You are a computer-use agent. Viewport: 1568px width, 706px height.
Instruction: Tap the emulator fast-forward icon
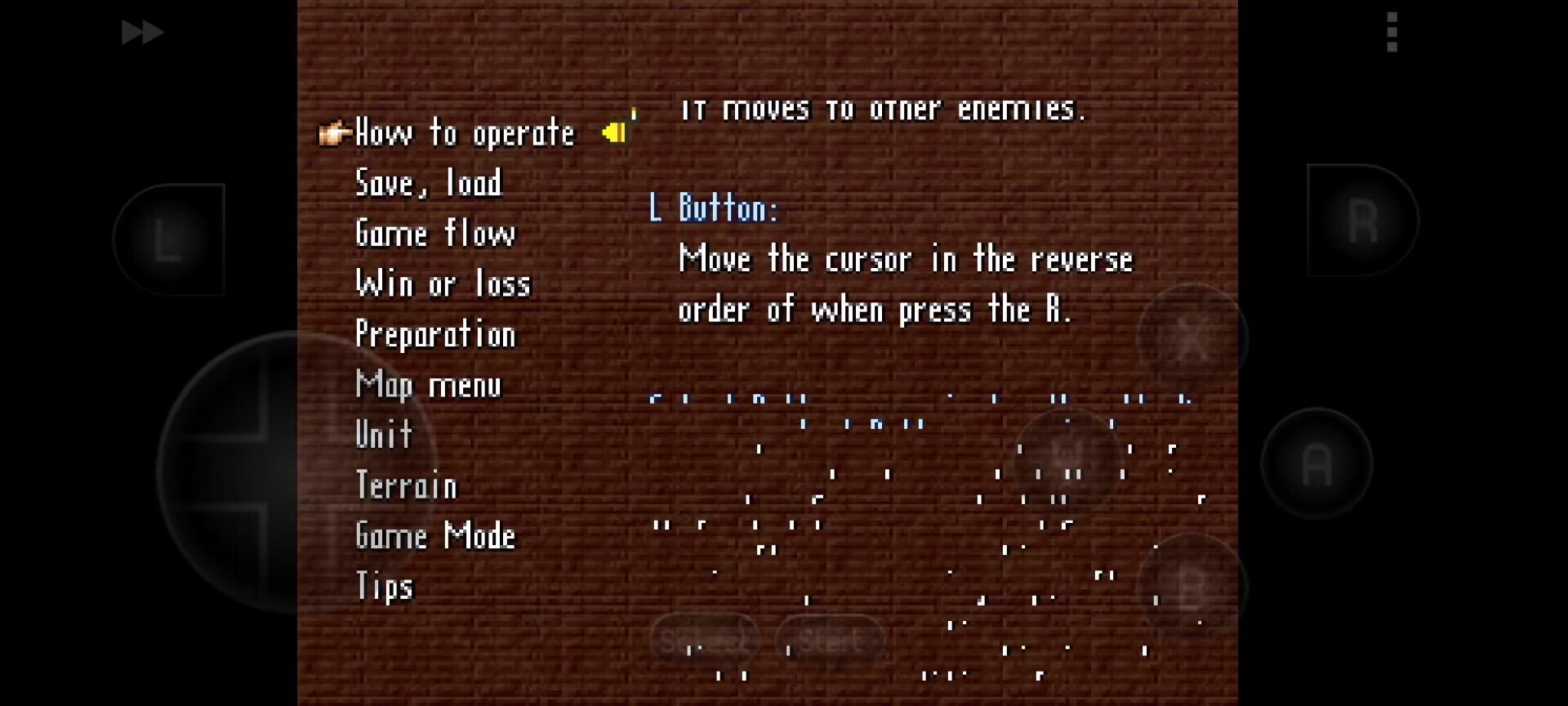point(142,33)
